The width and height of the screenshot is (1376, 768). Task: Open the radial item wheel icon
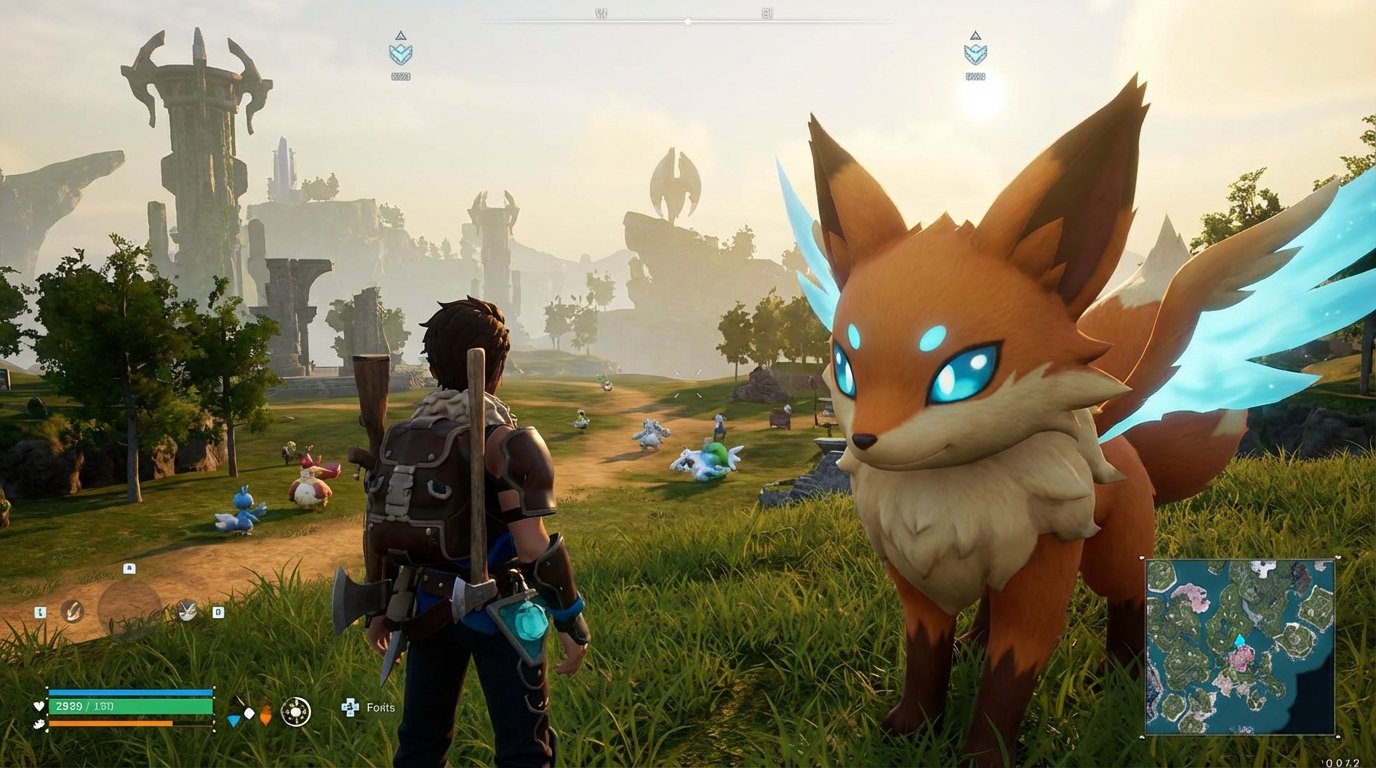click(296, 710)
